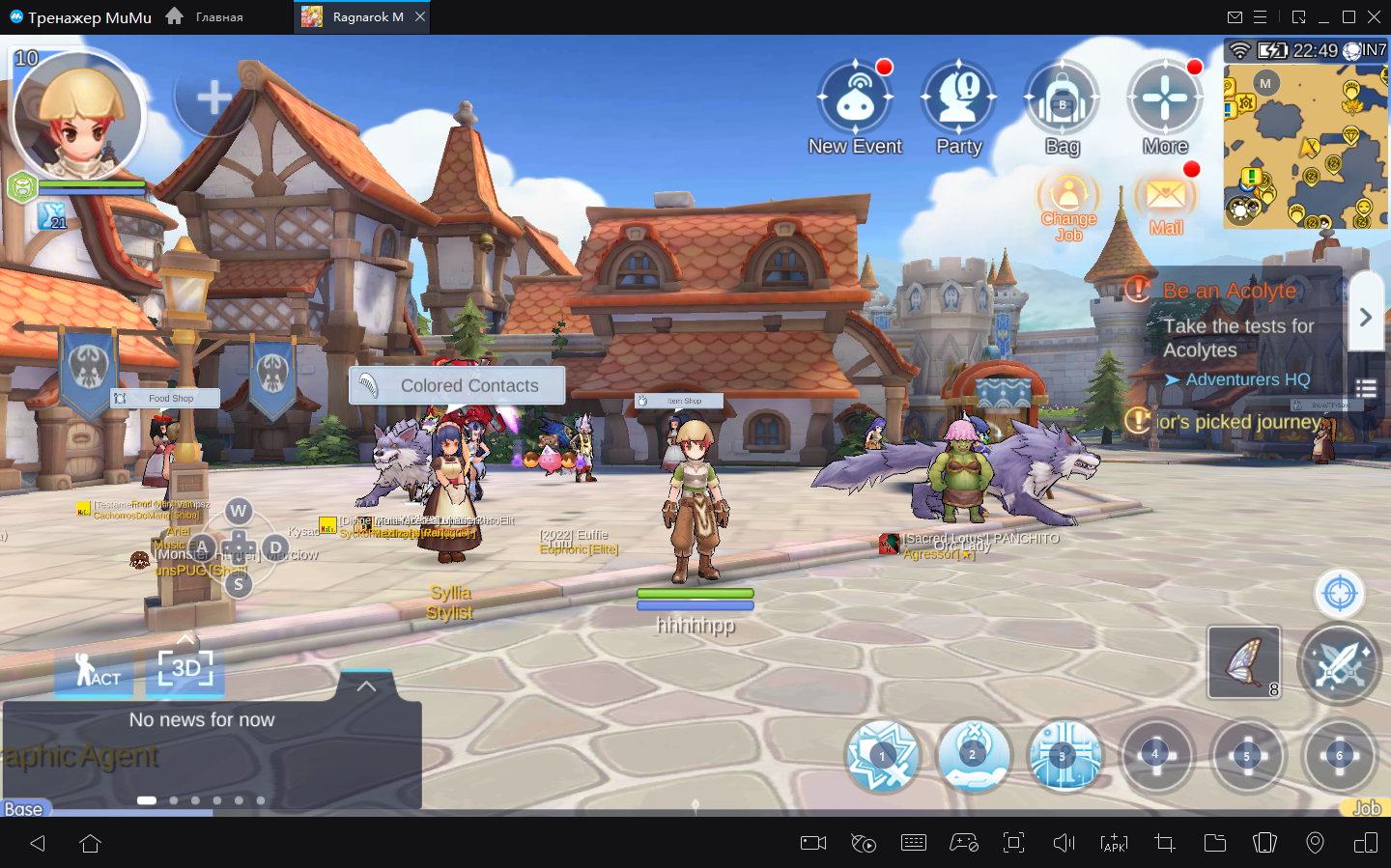Tap the plus button beside the portrait
Image resolution: width=1391 pixels, height=868 pixels.
(213, 97)
